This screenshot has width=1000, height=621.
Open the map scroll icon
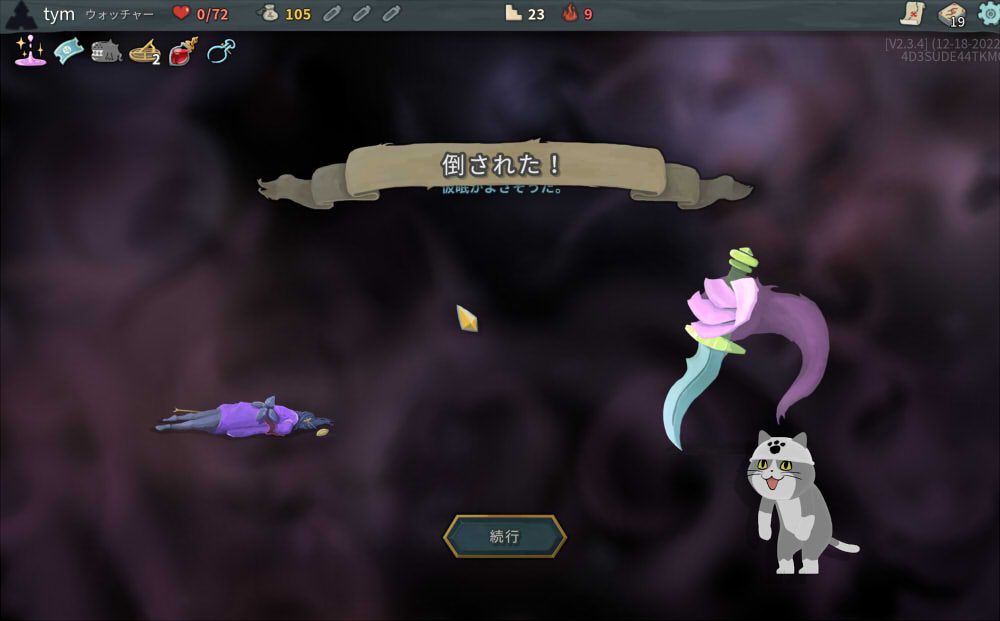(x=912, y=13)
